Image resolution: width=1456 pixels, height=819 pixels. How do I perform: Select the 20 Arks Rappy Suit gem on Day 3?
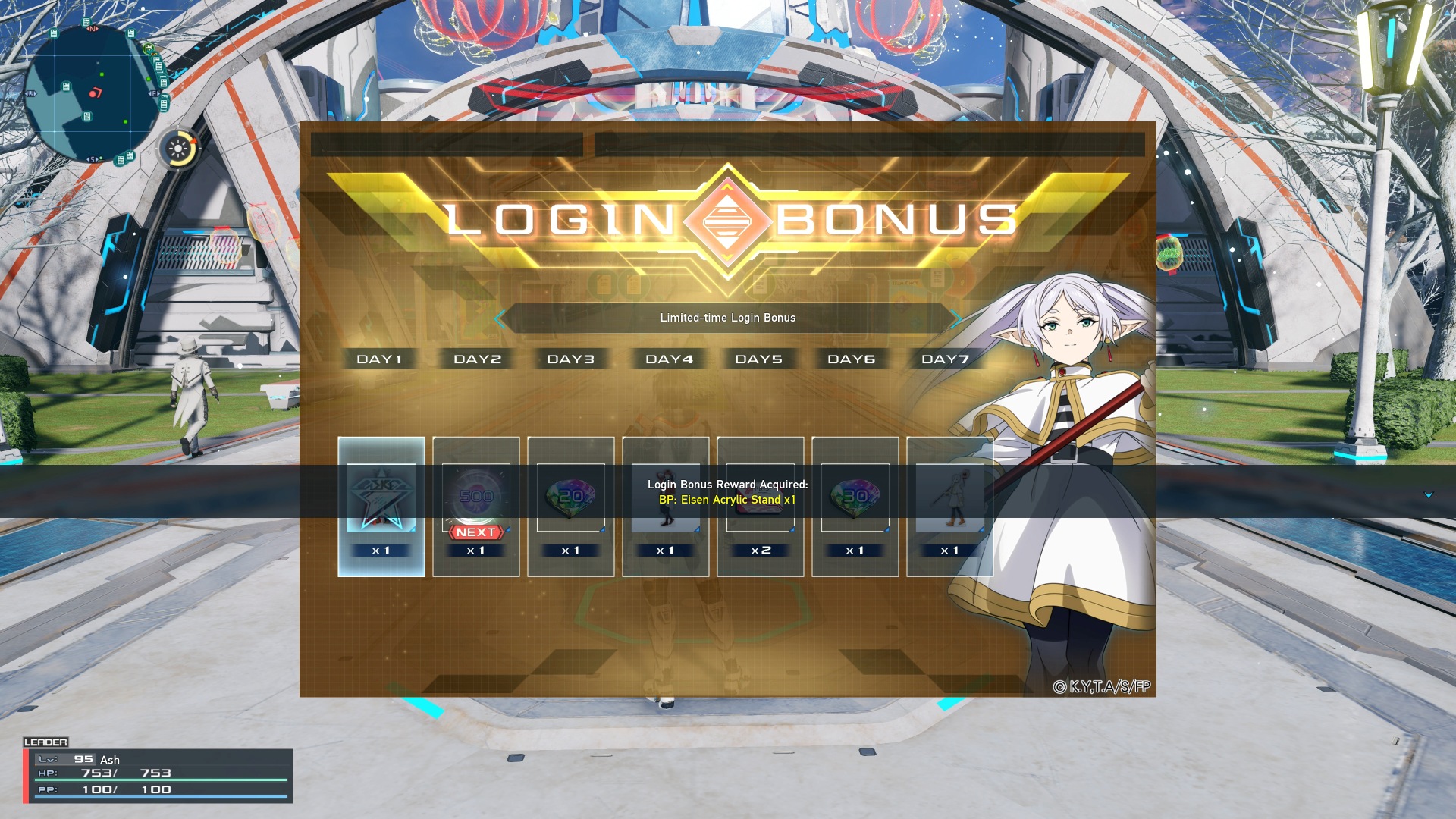(570, 497)
